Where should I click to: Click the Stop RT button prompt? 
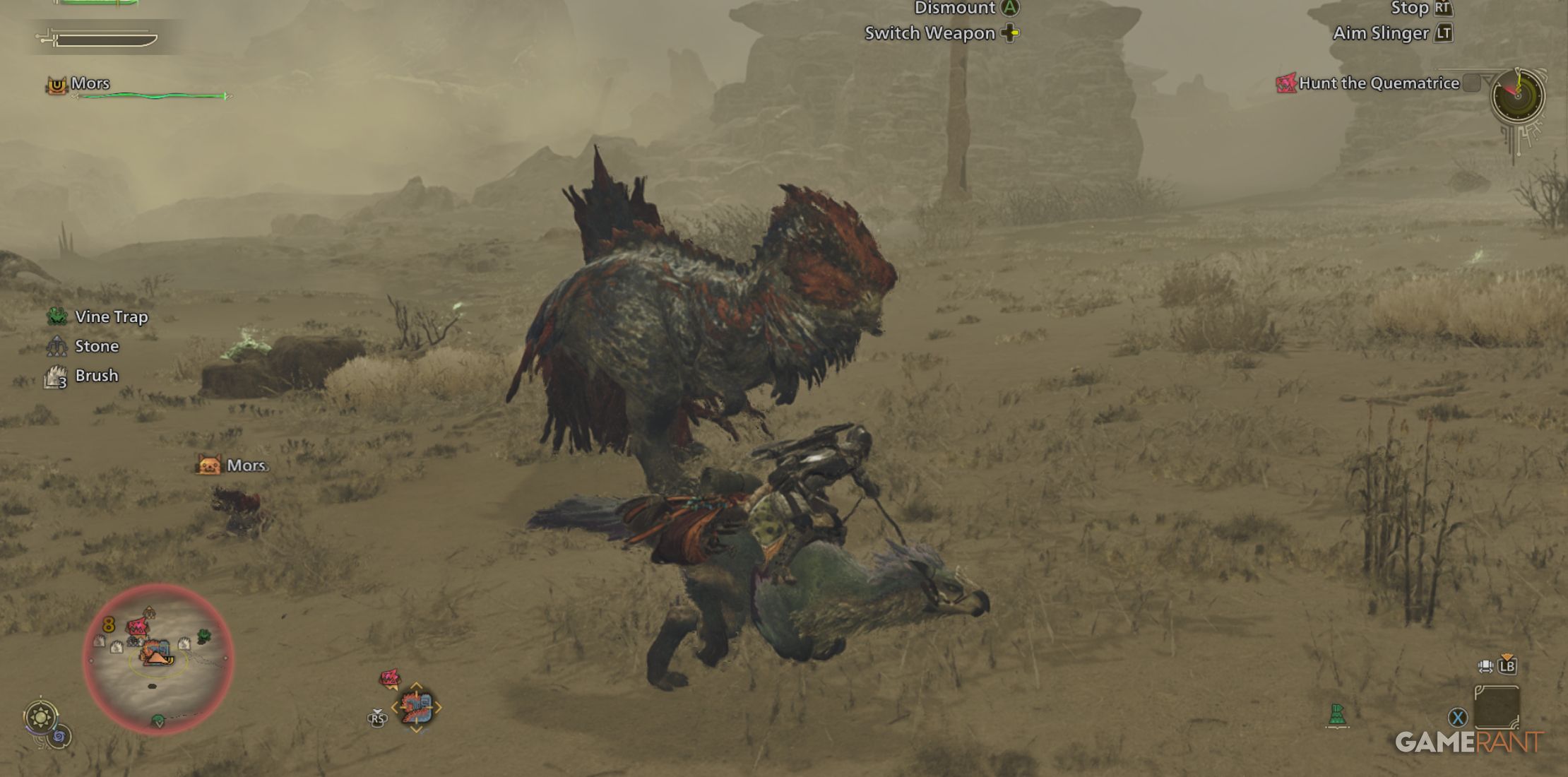tap(1442, 9)
